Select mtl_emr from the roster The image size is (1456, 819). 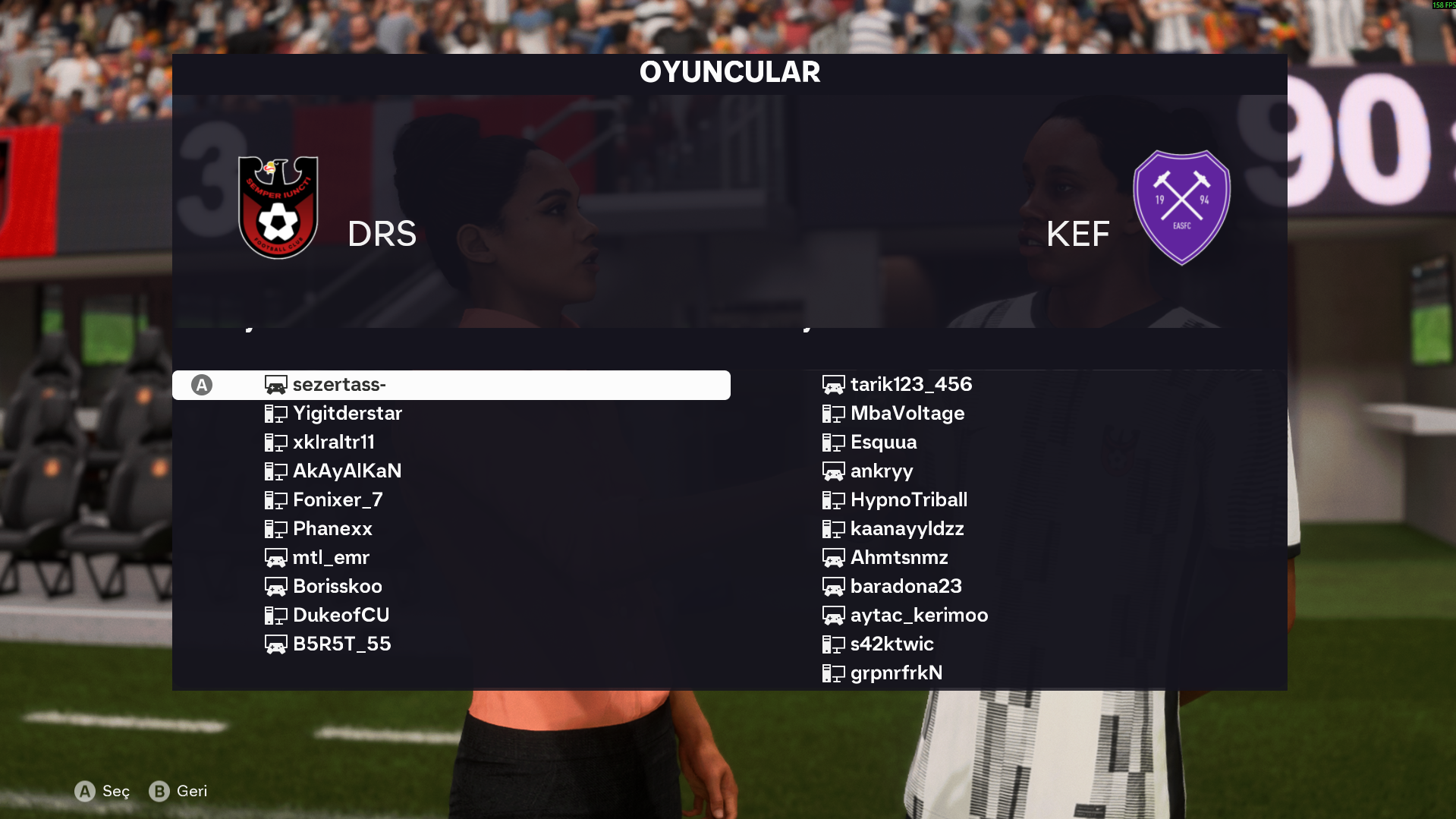point(331,558)
